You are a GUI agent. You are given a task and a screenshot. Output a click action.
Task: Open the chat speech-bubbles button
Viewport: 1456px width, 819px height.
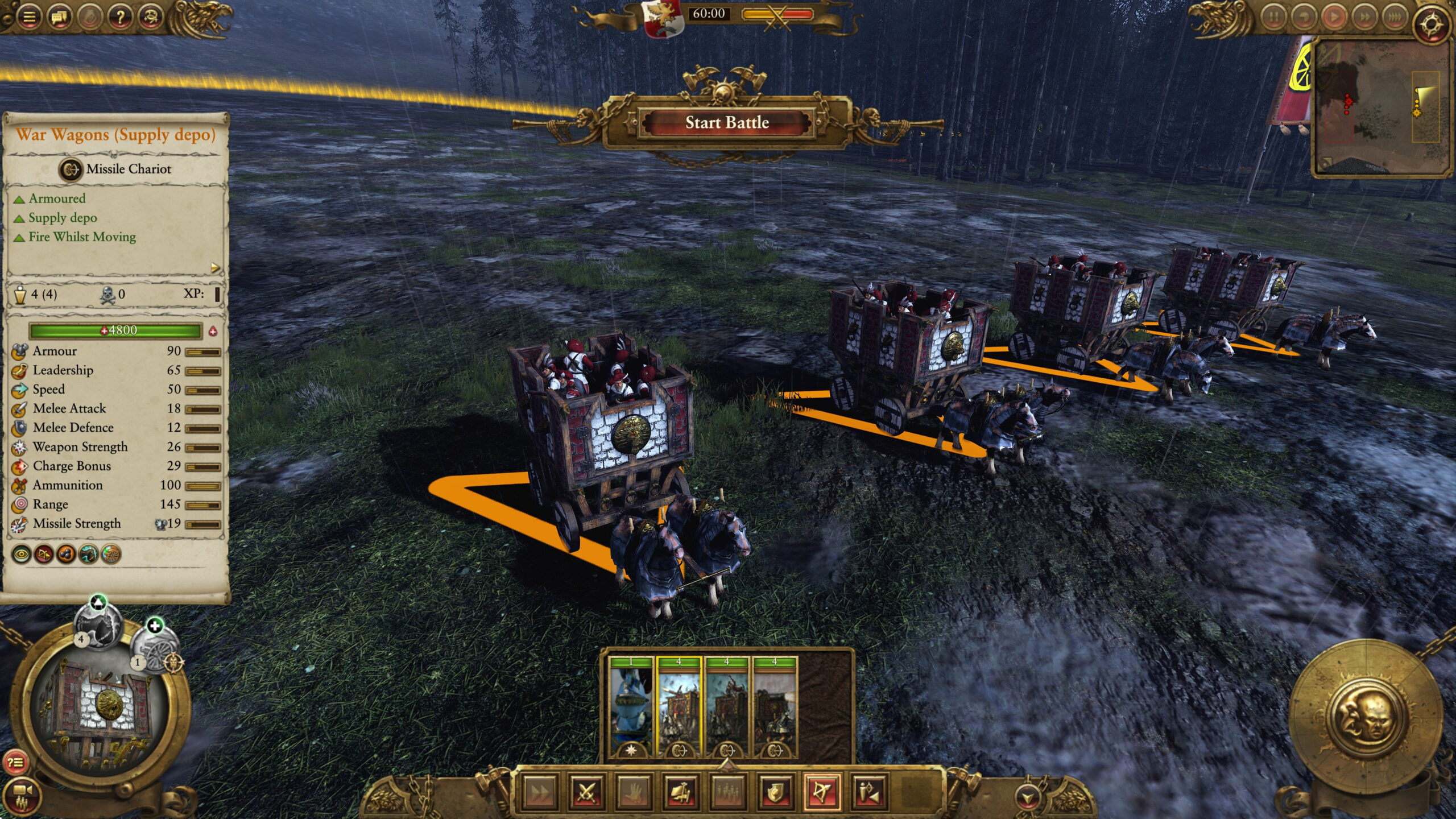(60, 17)
